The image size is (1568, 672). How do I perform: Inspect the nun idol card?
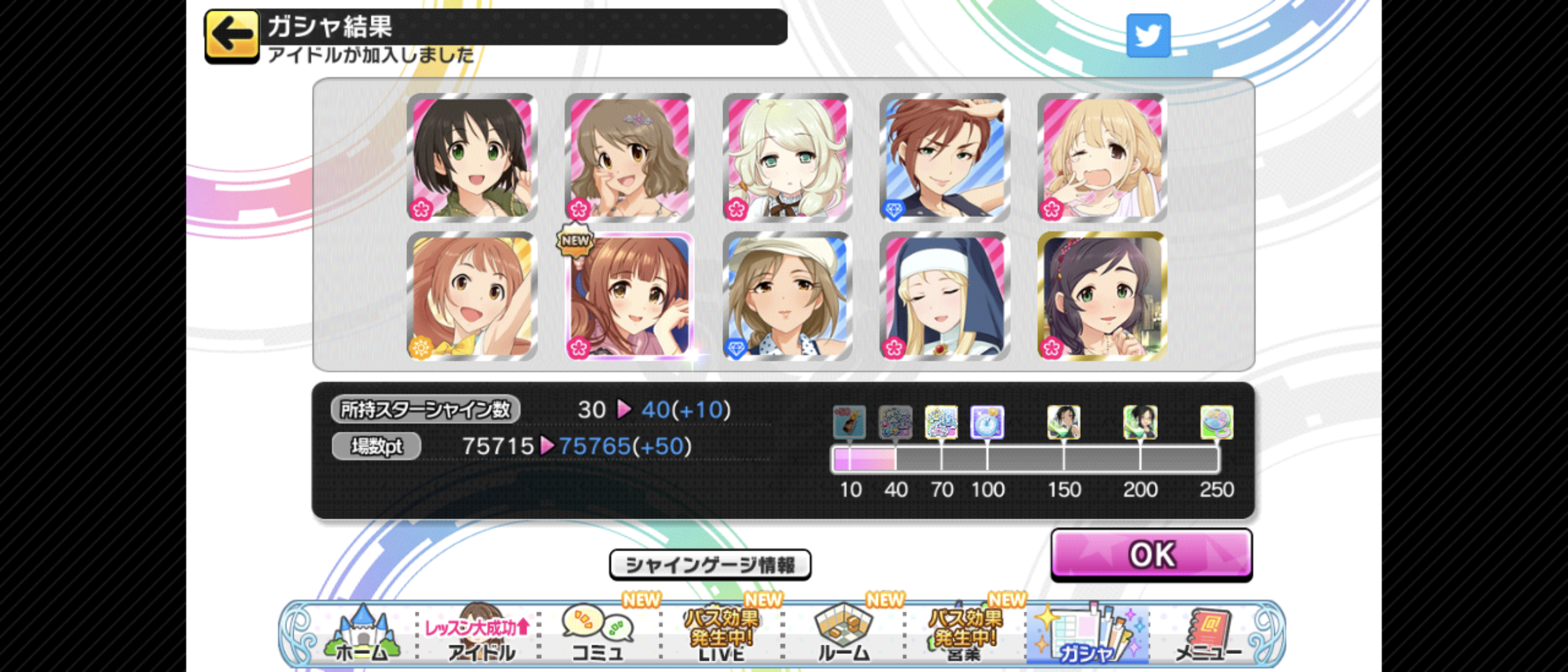point(945,296)
